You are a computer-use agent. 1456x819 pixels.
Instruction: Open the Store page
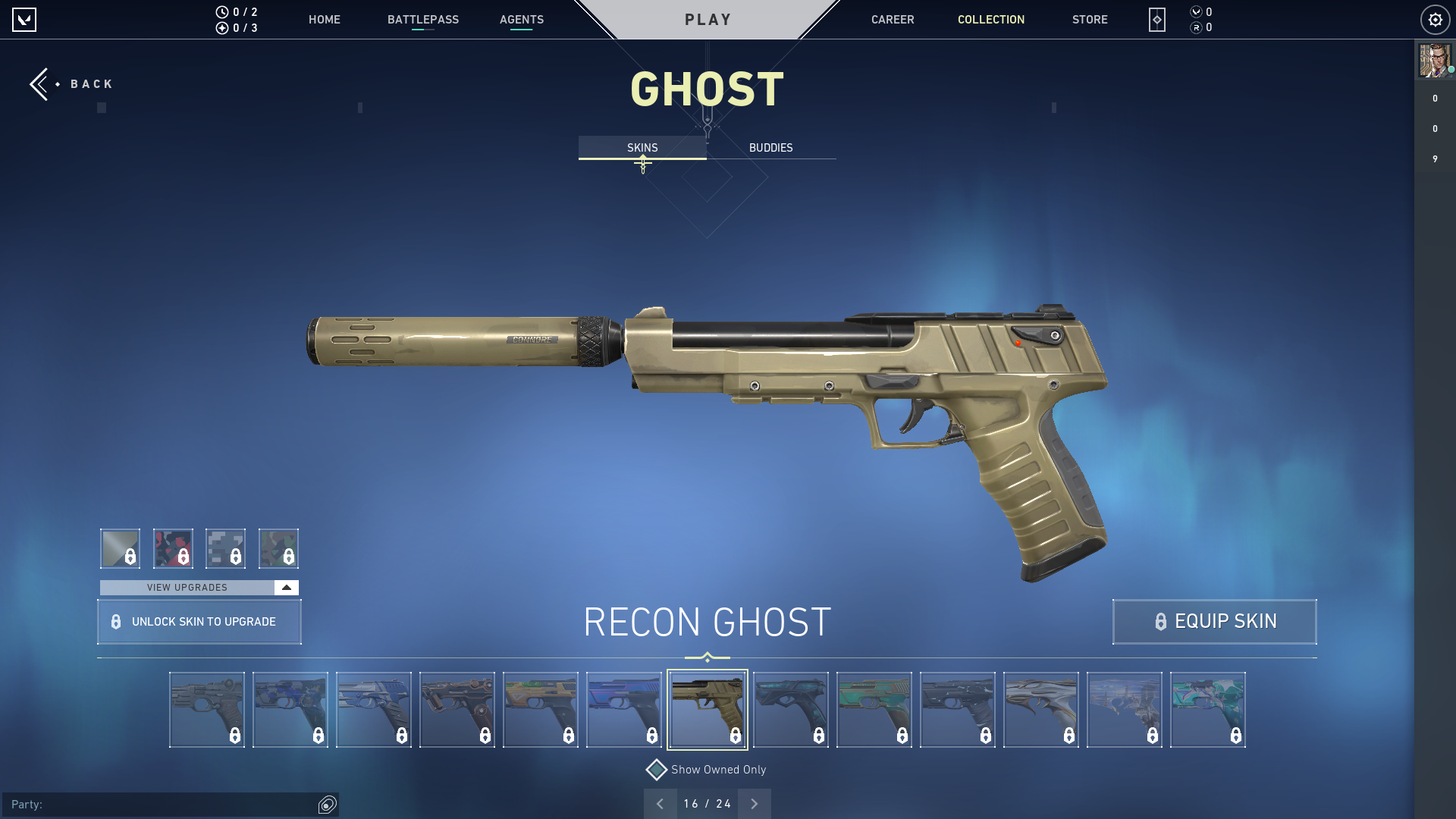tap(1090, 20)
